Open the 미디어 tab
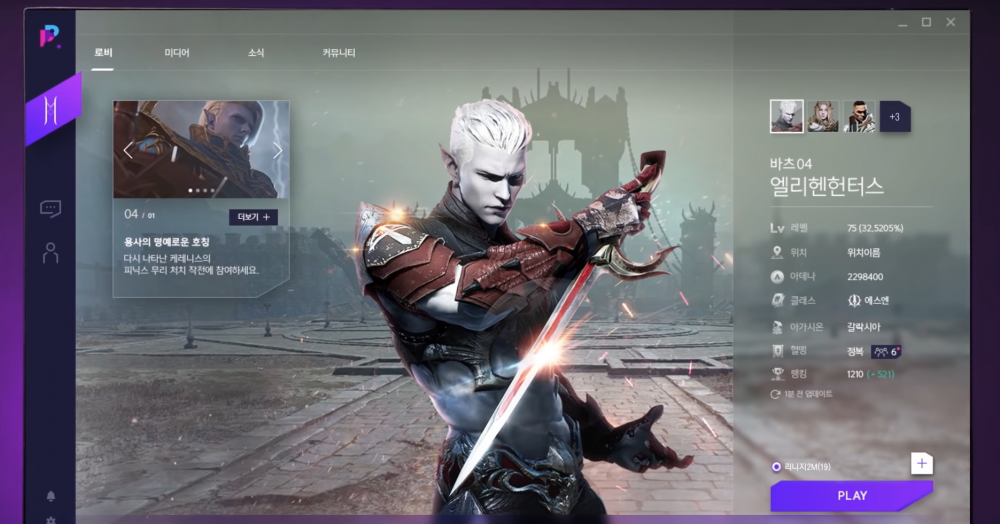This screenshot has width=1000, height=524. (177, 53)
